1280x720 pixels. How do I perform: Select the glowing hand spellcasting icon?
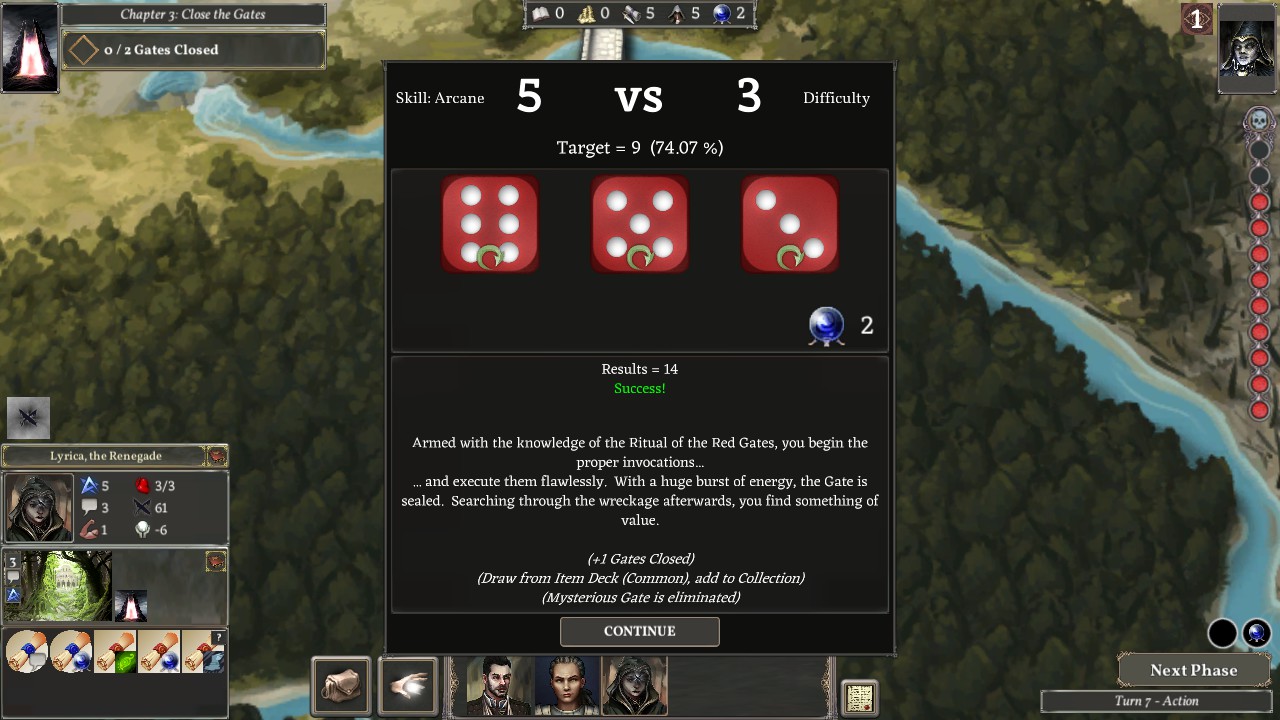[x=408, y=685]
